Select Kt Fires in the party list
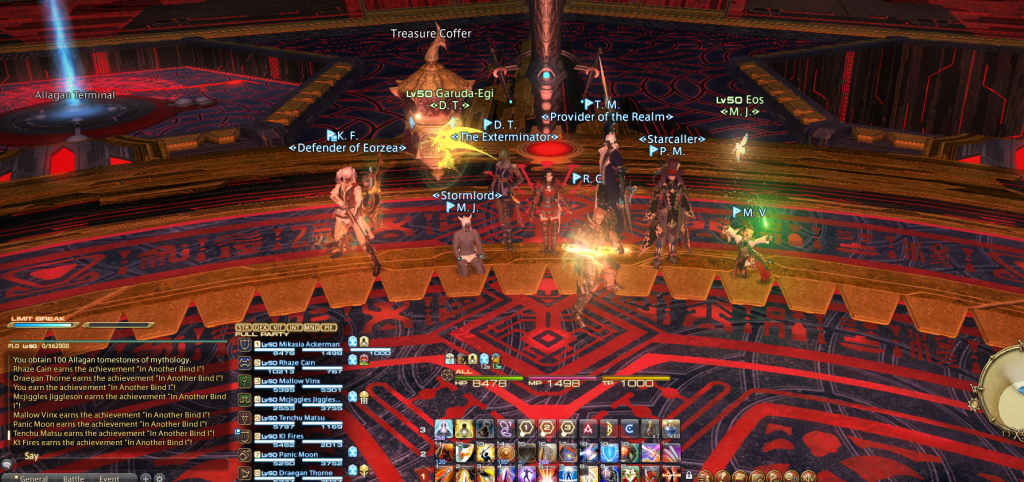1024x482 pixels. (x=286, y=436)
